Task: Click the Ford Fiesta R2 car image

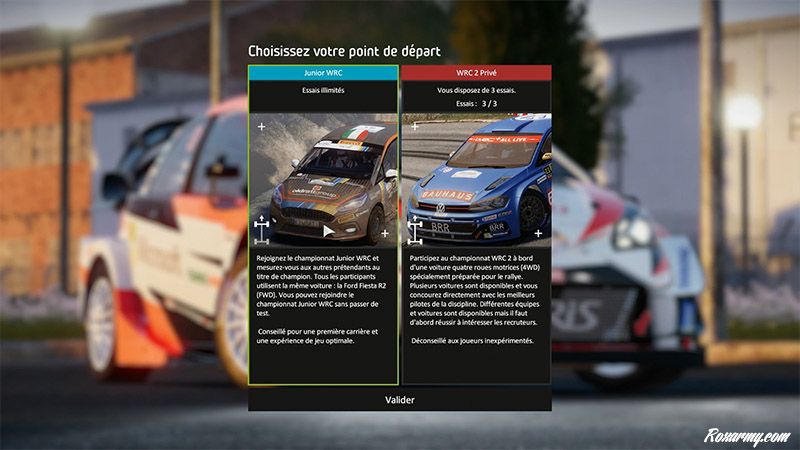Action: pyautogui.click(x=324, y=181)
